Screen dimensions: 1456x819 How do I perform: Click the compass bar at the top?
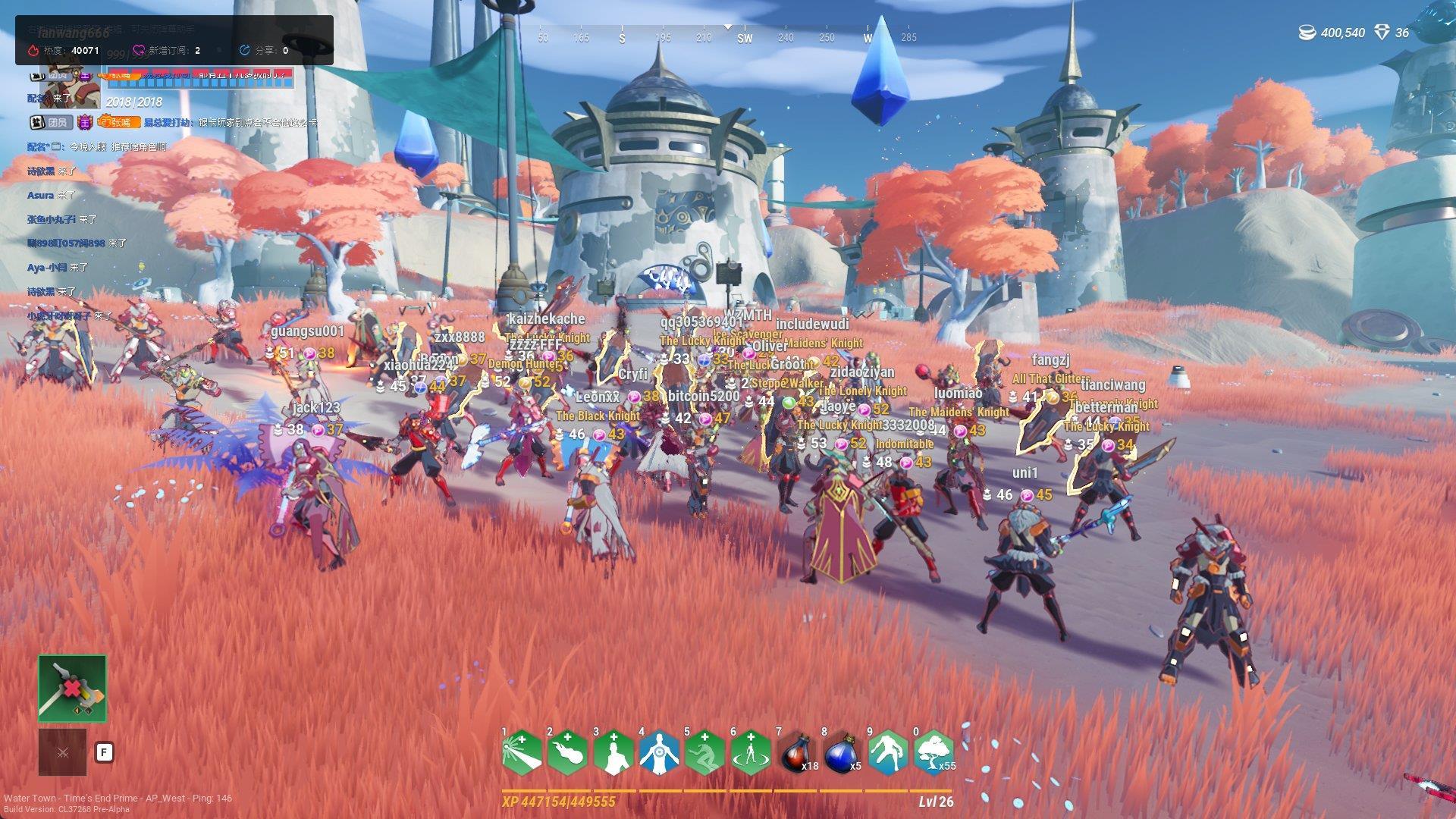click(726, 36)
